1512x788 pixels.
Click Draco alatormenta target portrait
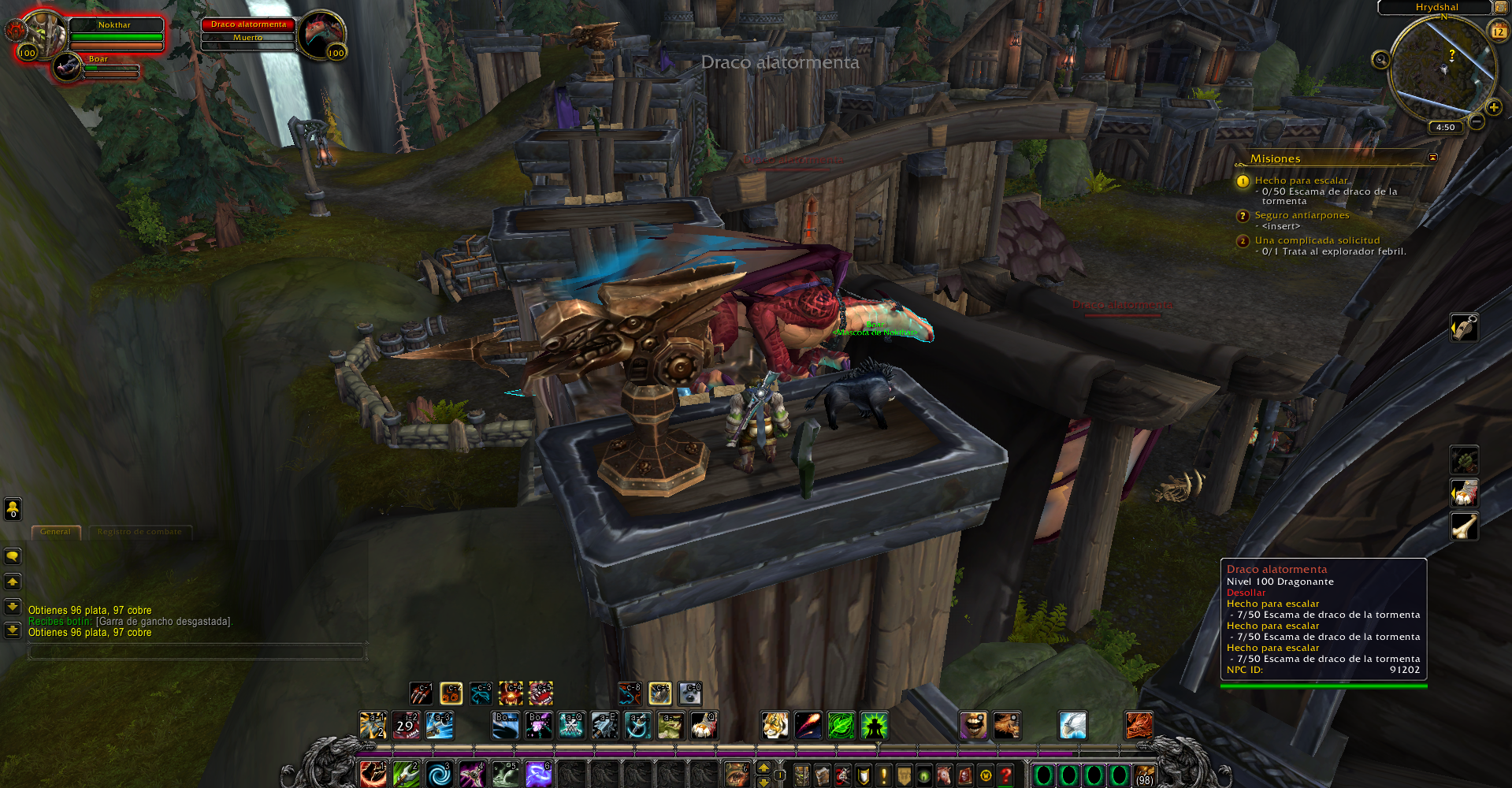tap(321, 33)
